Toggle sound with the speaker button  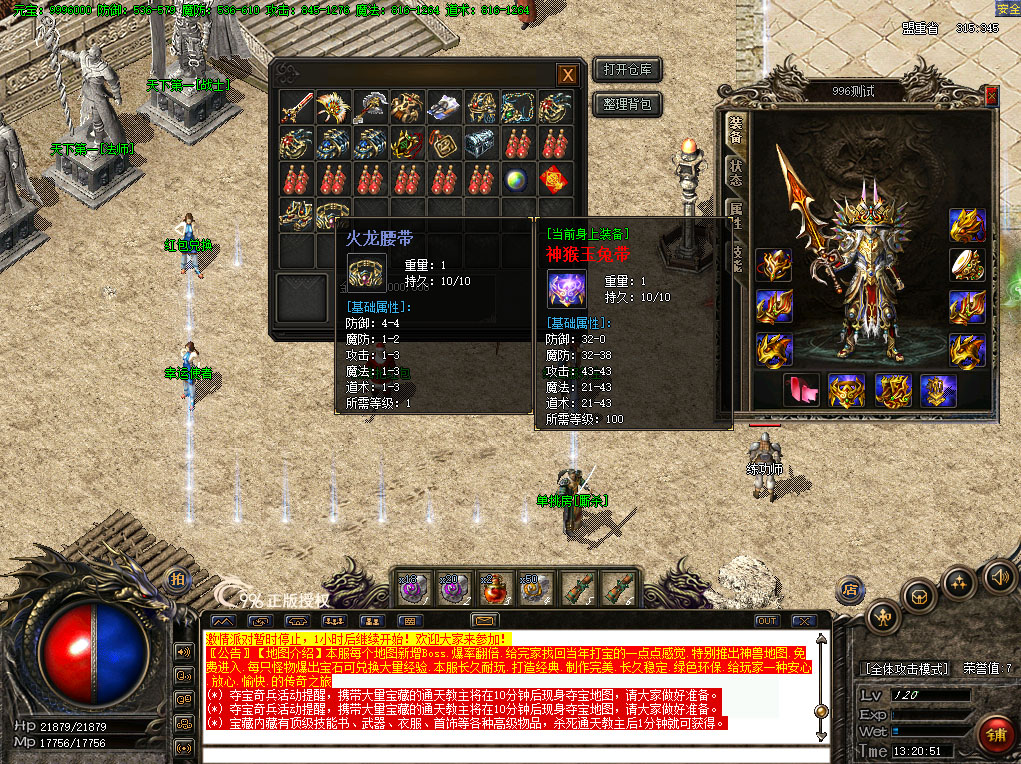point(997,576)
